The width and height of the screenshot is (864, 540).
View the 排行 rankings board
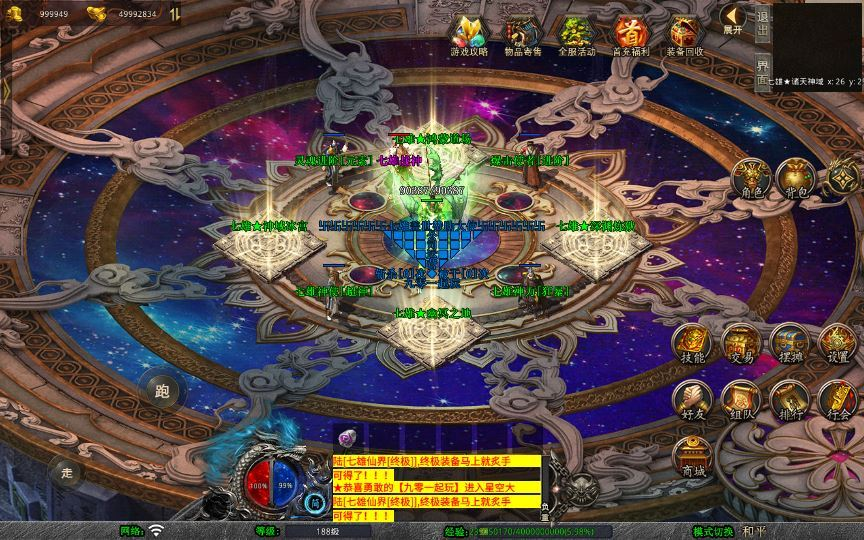coord(790,400)
